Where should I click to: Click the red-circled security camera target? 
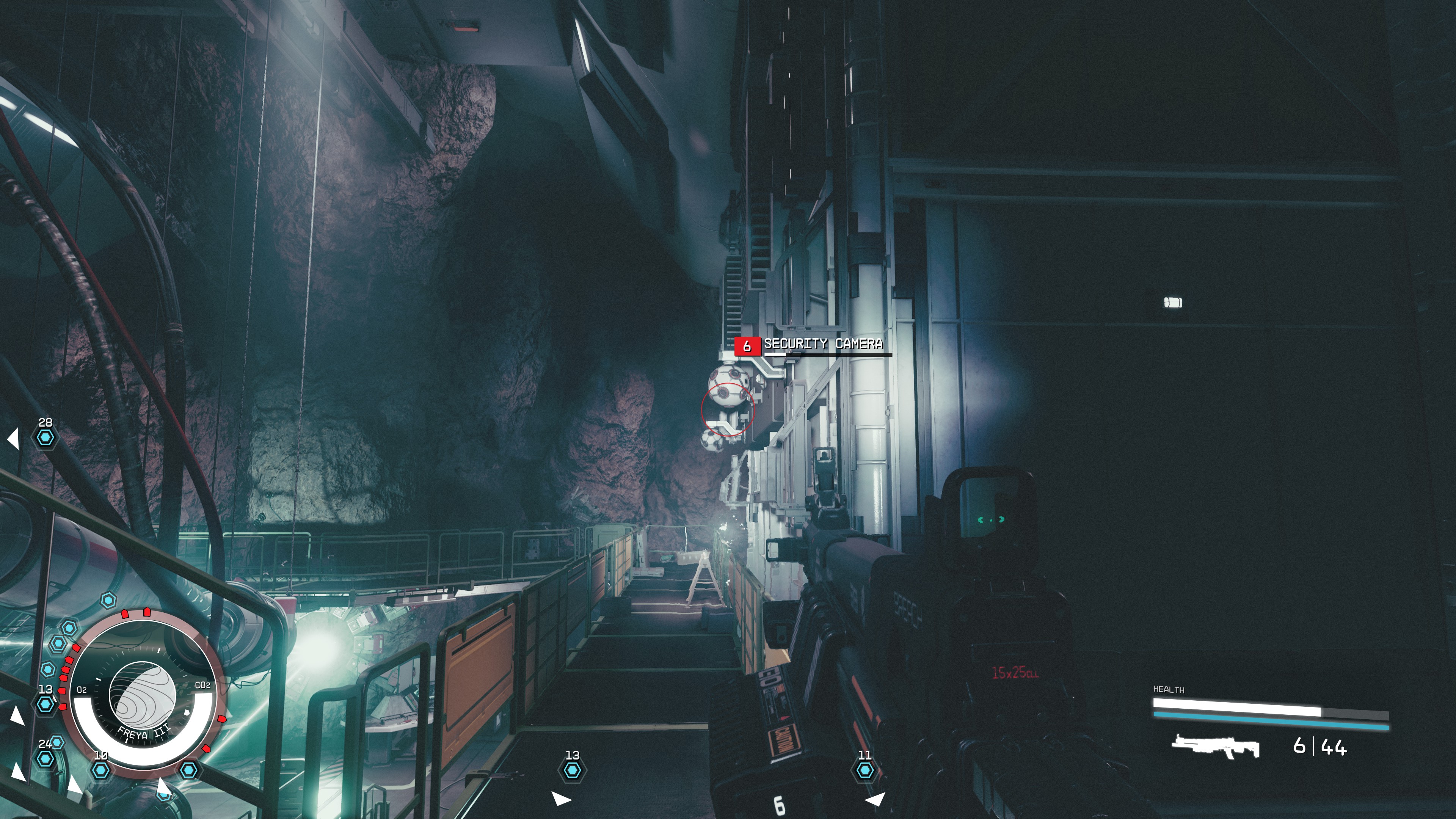tap(728, 410)
